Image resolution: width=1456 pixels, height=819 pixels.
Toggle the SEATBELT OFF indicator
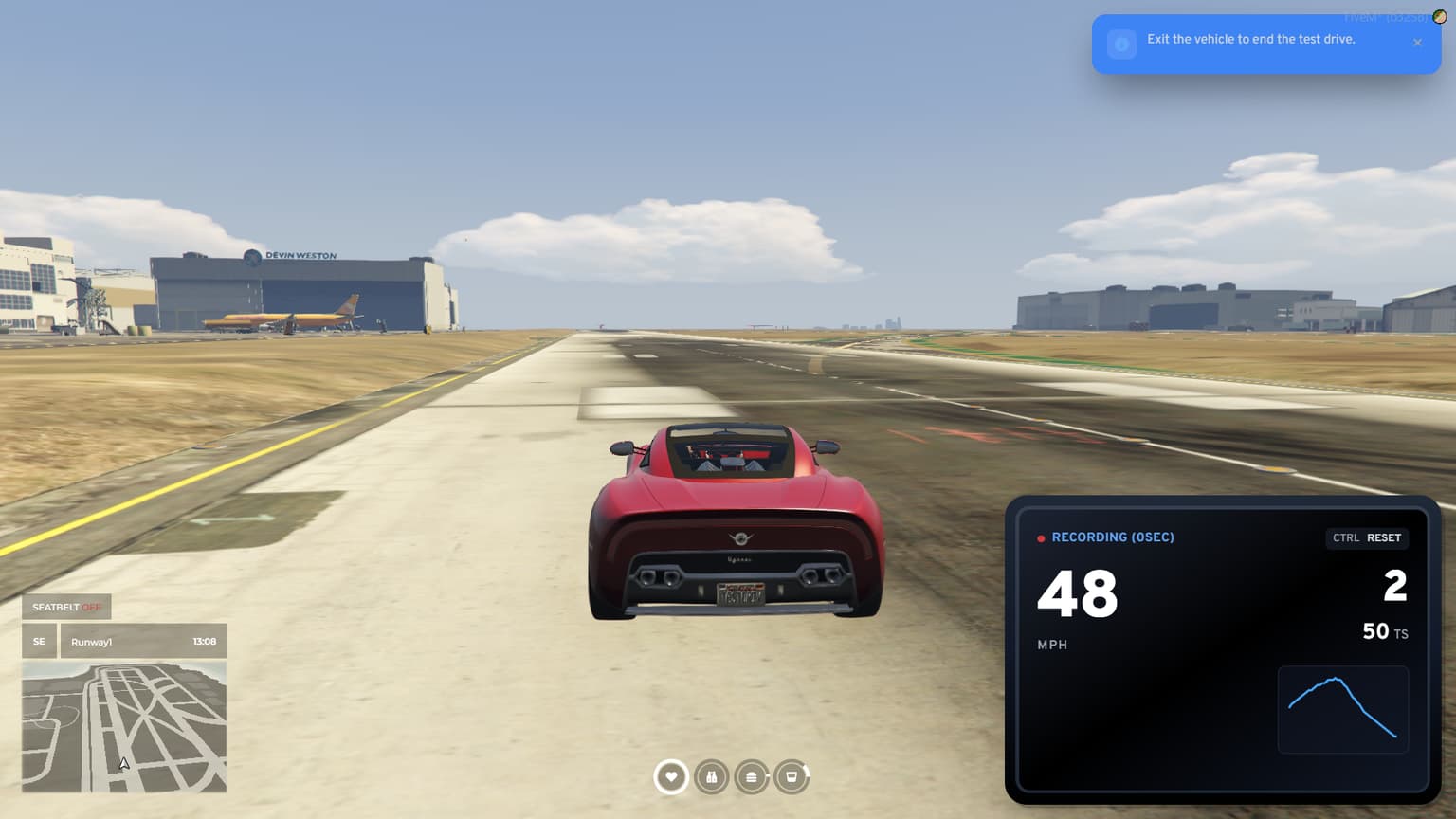pyautogui.click(x=65, y=606)
